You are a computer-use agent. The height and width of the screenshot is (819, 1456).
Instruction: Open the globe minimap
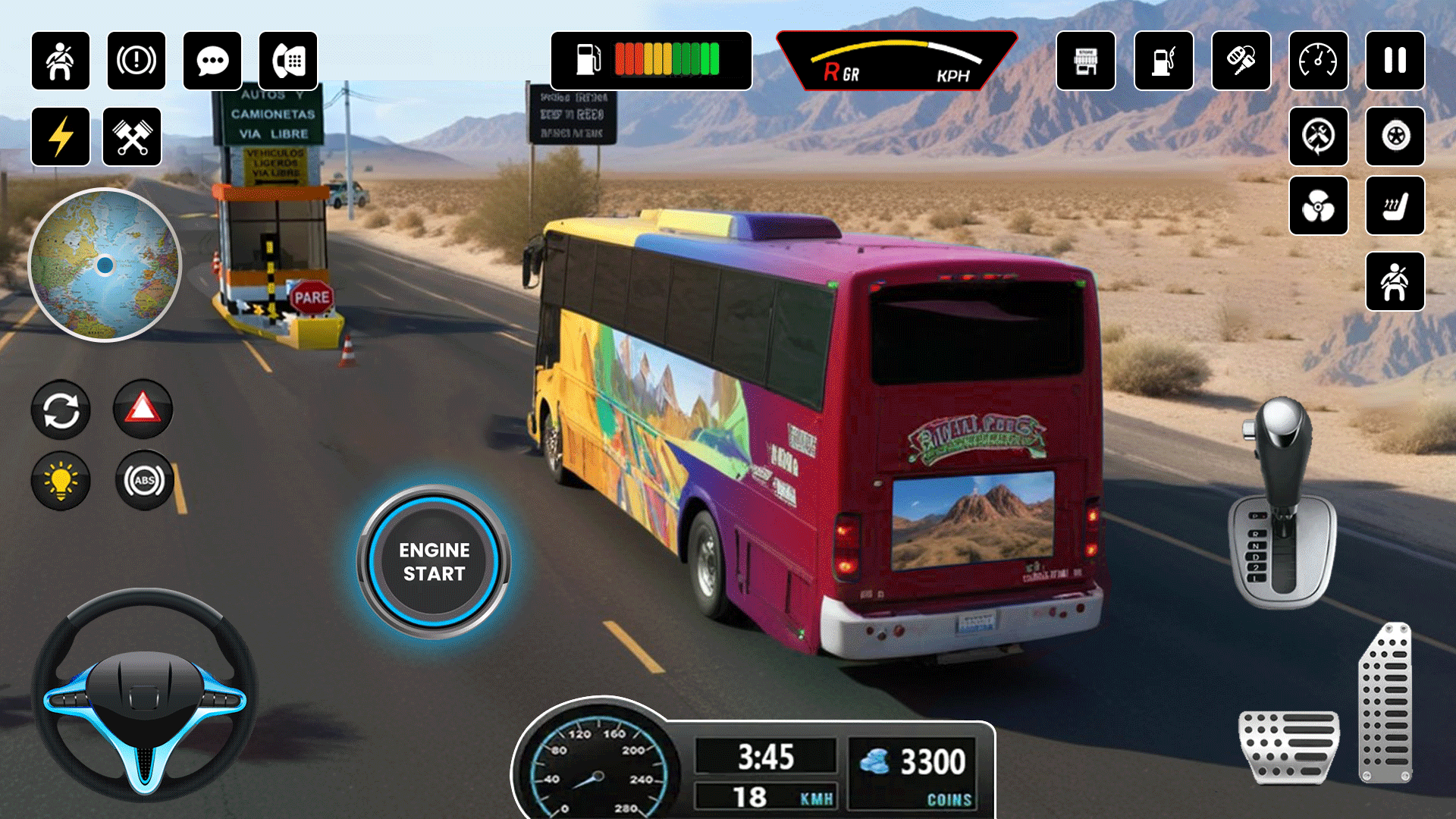pyautogui.click(x=105, y=265)
